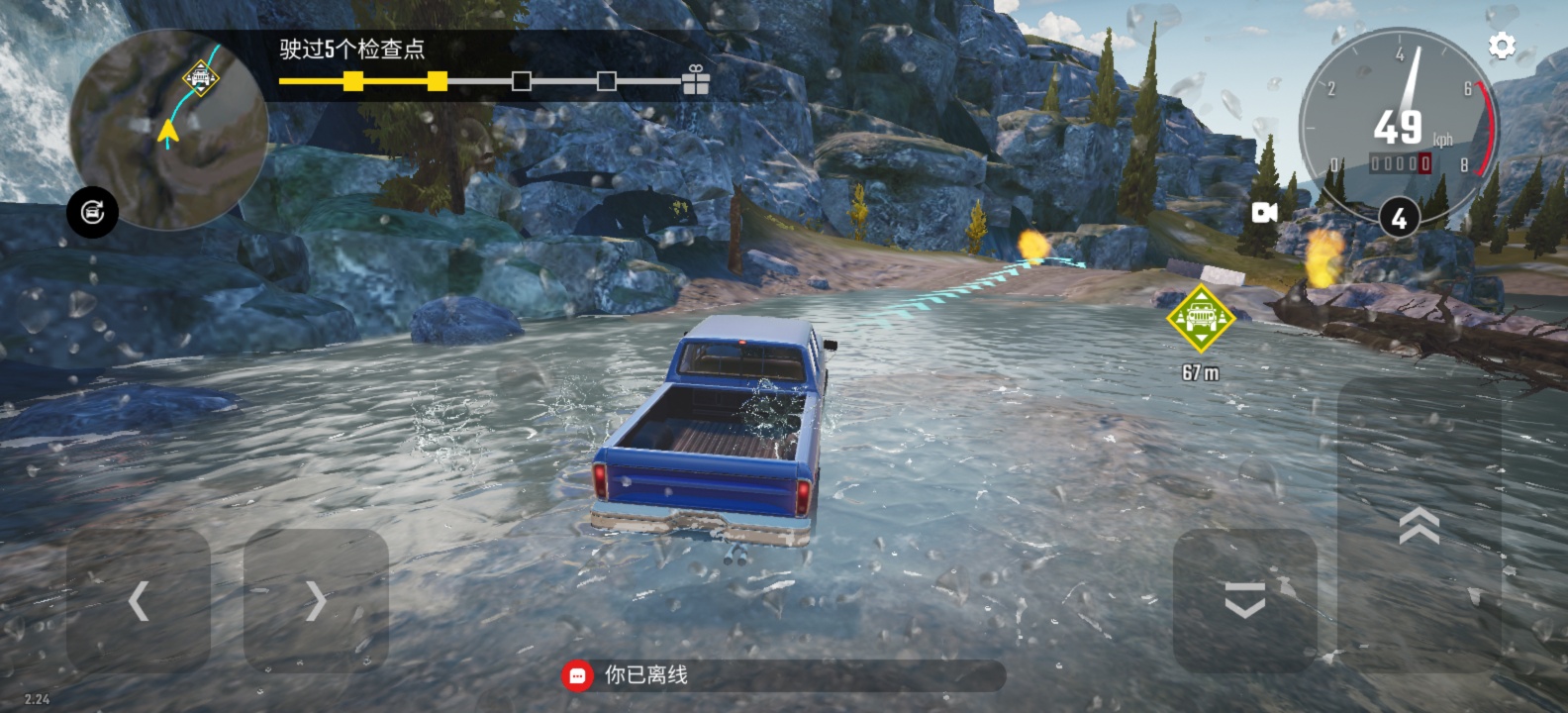The width and height of the screenshot is (1568, 713).
Task: Accelerate using the double up-arrow pedal
Action: click(x=1419, y=525)
